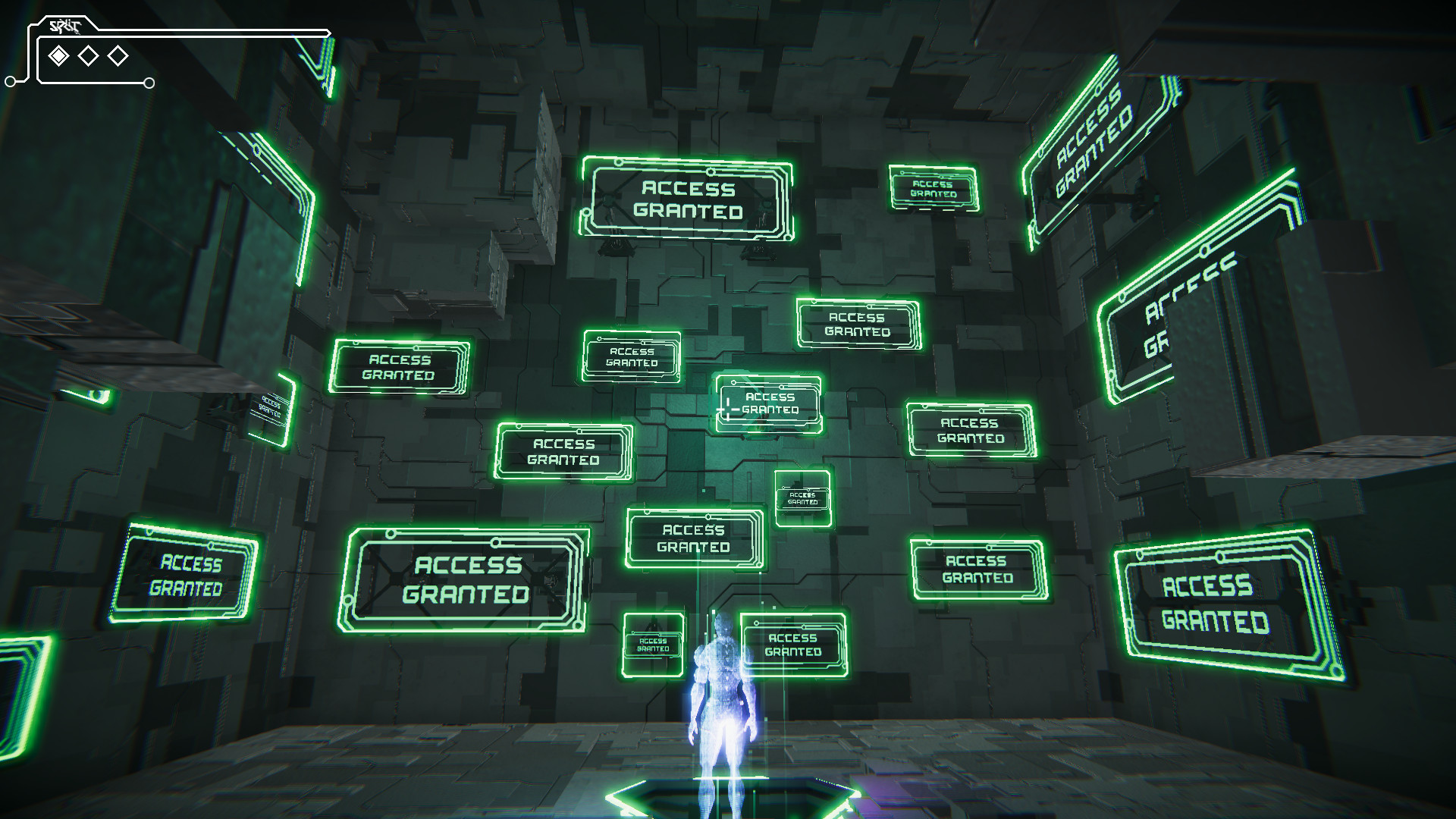Expand the small ACCESS GRANTED card beside the hologram
The image size is (1456, 819).
pos(654,643)
